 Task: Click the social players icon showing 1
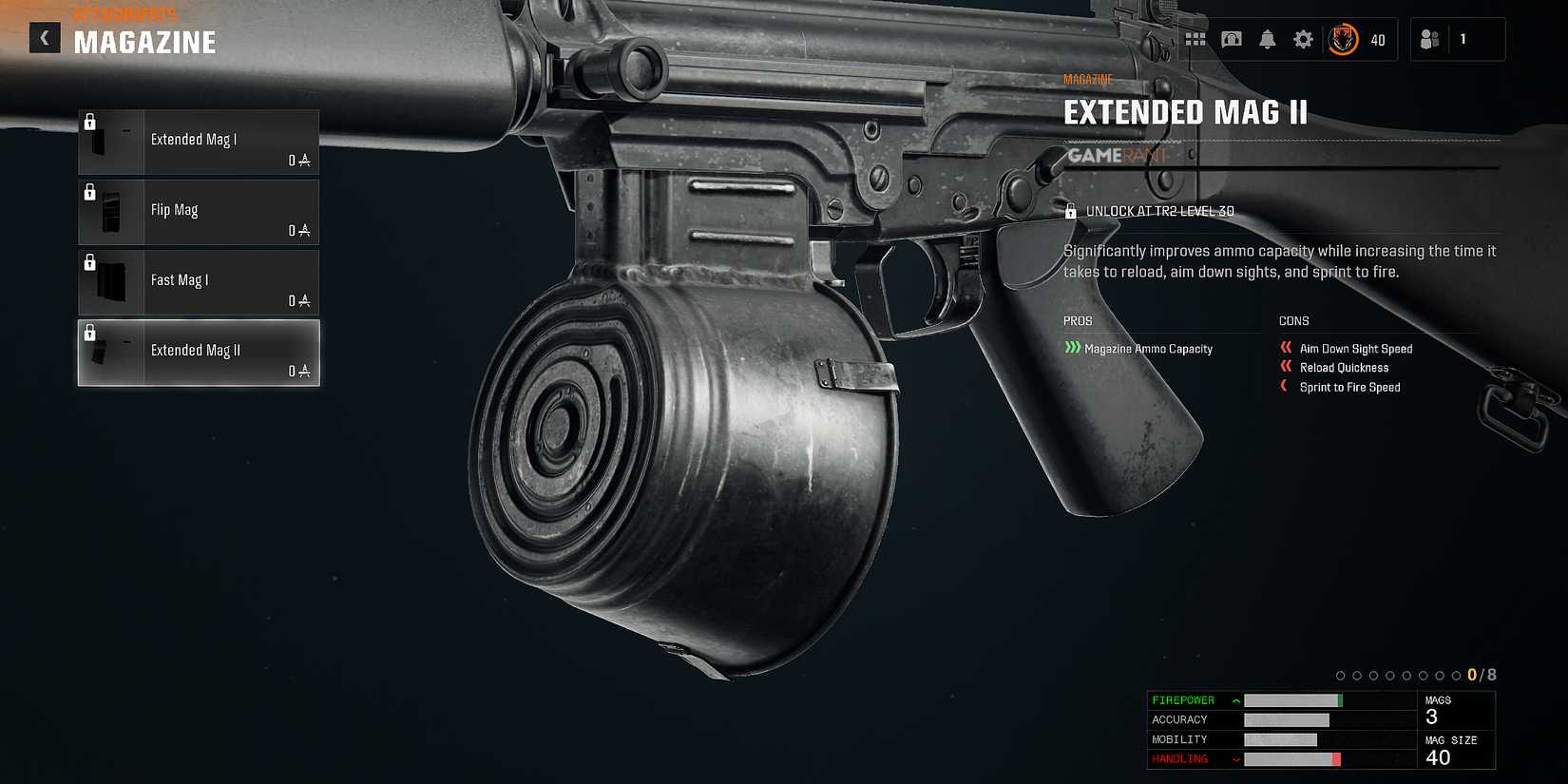coord(1429,40)
